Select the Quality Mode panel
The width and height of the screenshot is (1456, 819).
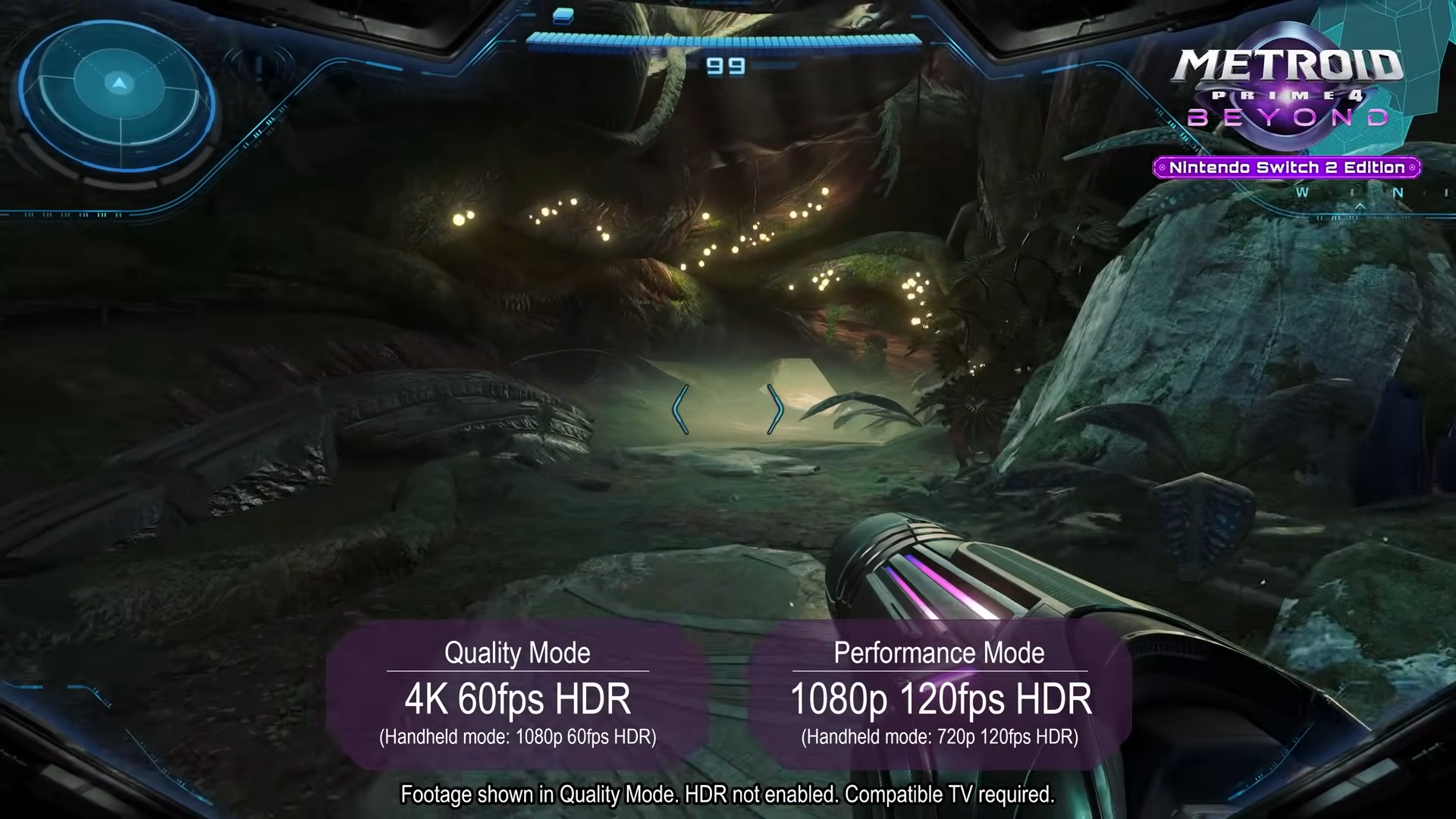pyautogui.click(x=518, y=695)
